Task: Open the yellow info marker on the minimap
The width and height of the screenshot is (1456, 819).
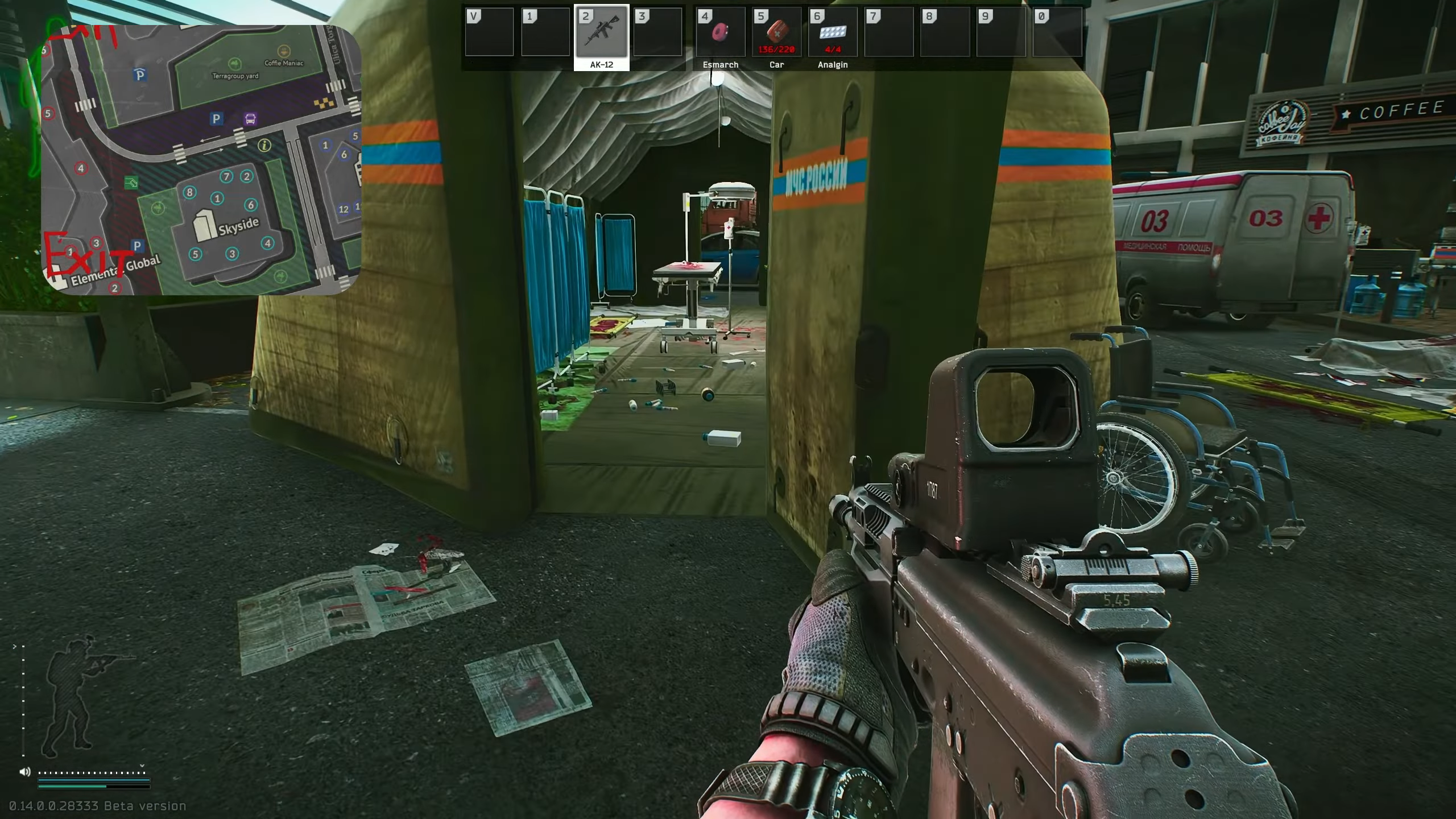Action: tap(263, 146)
